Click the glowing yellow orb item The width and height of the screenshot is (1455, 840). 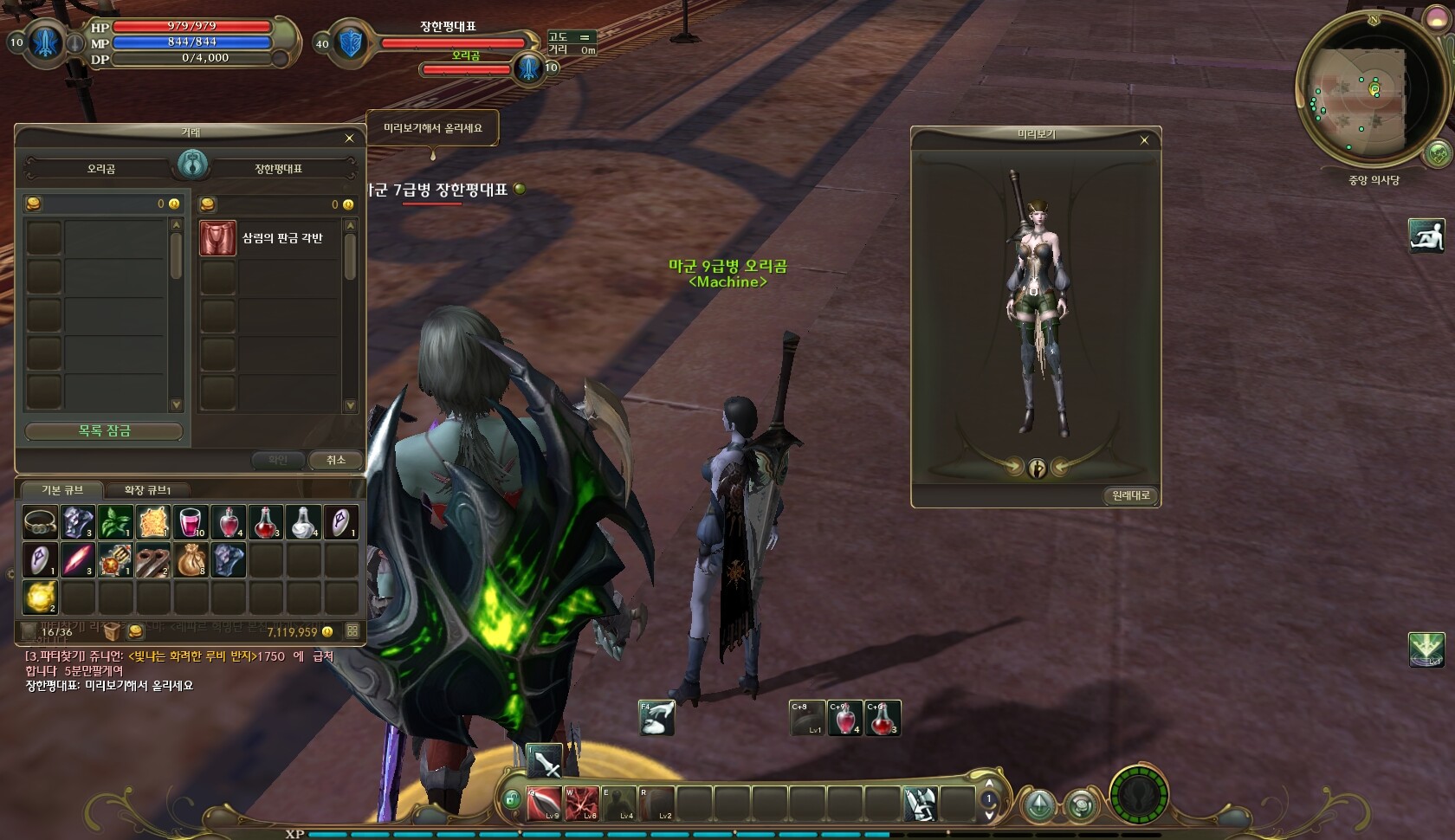point(40,598)
